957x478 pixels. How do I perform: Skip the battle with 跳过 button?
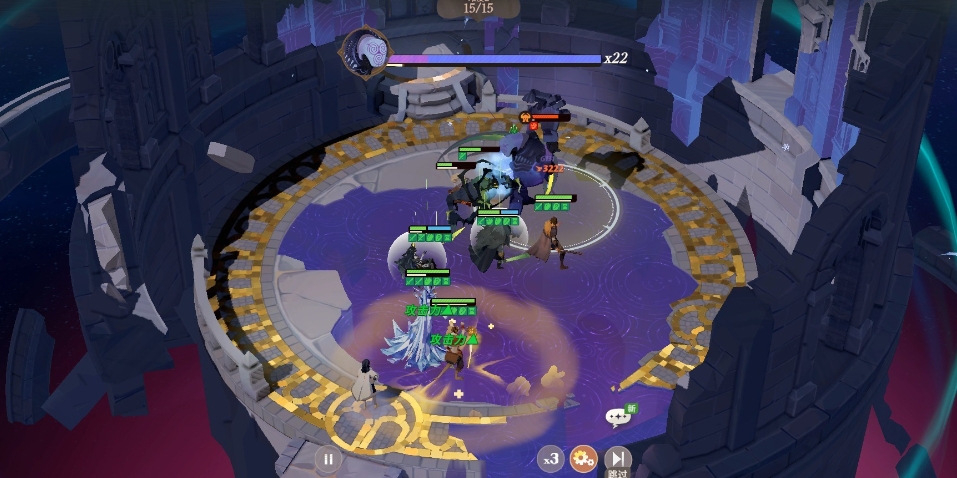pyautogui.click(x=618, y=459)
